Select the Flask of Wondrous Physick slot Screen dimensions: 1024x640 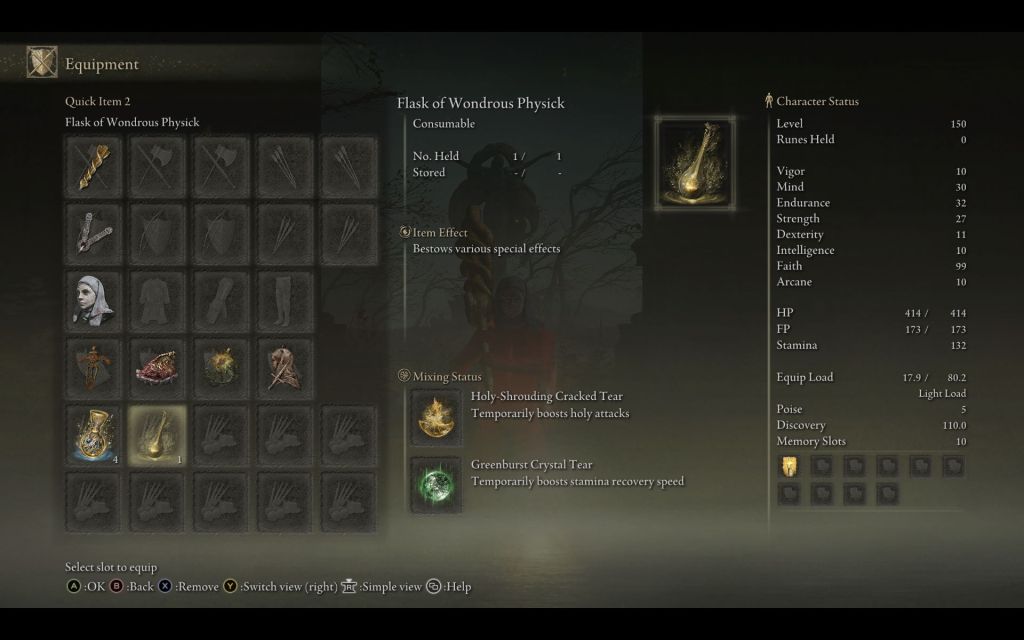pos(157,434)
